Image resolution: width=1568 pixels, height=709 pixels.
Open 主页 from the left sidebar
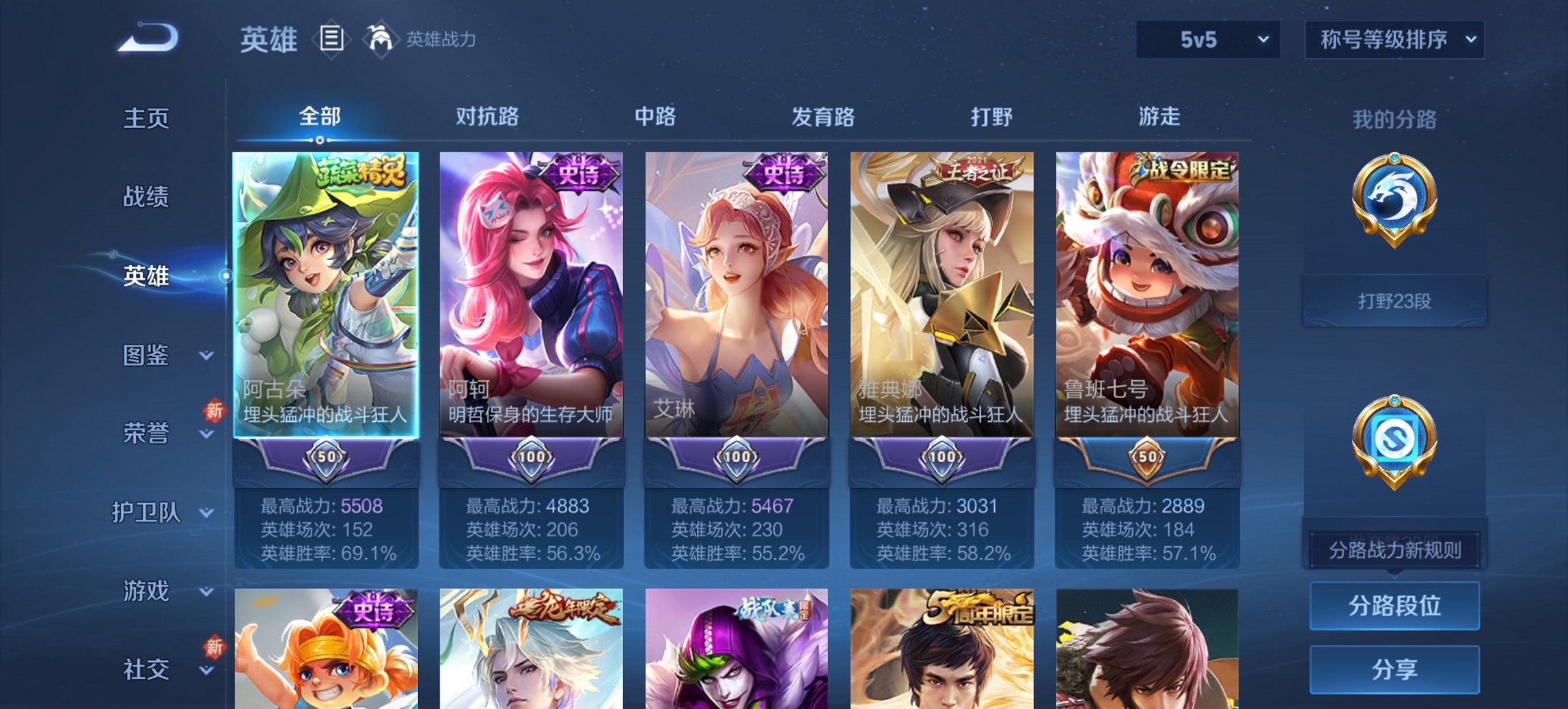(146, 118)
